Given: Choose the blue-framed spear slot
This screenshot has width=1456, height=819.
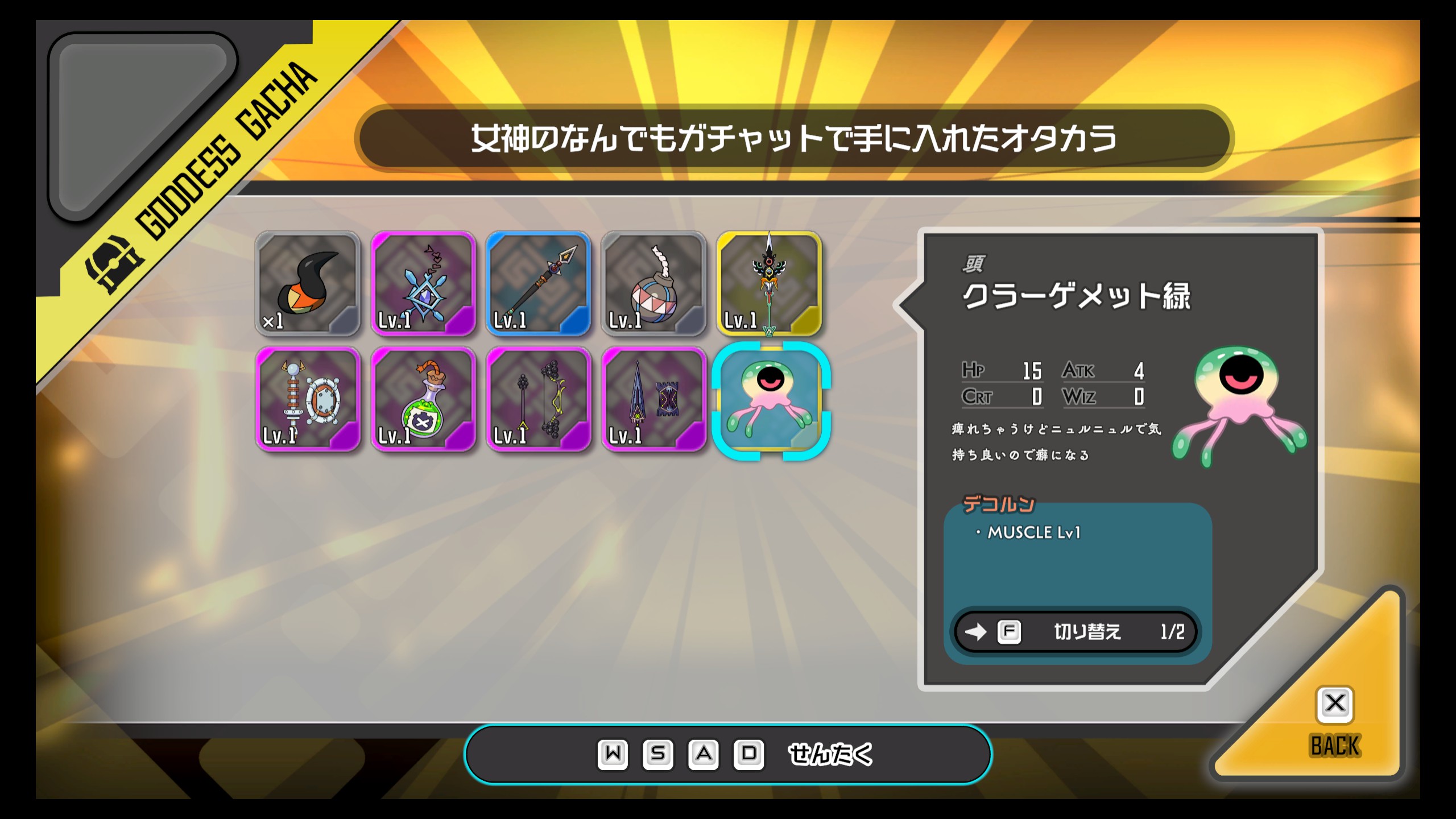Looking at the screenshot, I should click(x=538, y=283).
